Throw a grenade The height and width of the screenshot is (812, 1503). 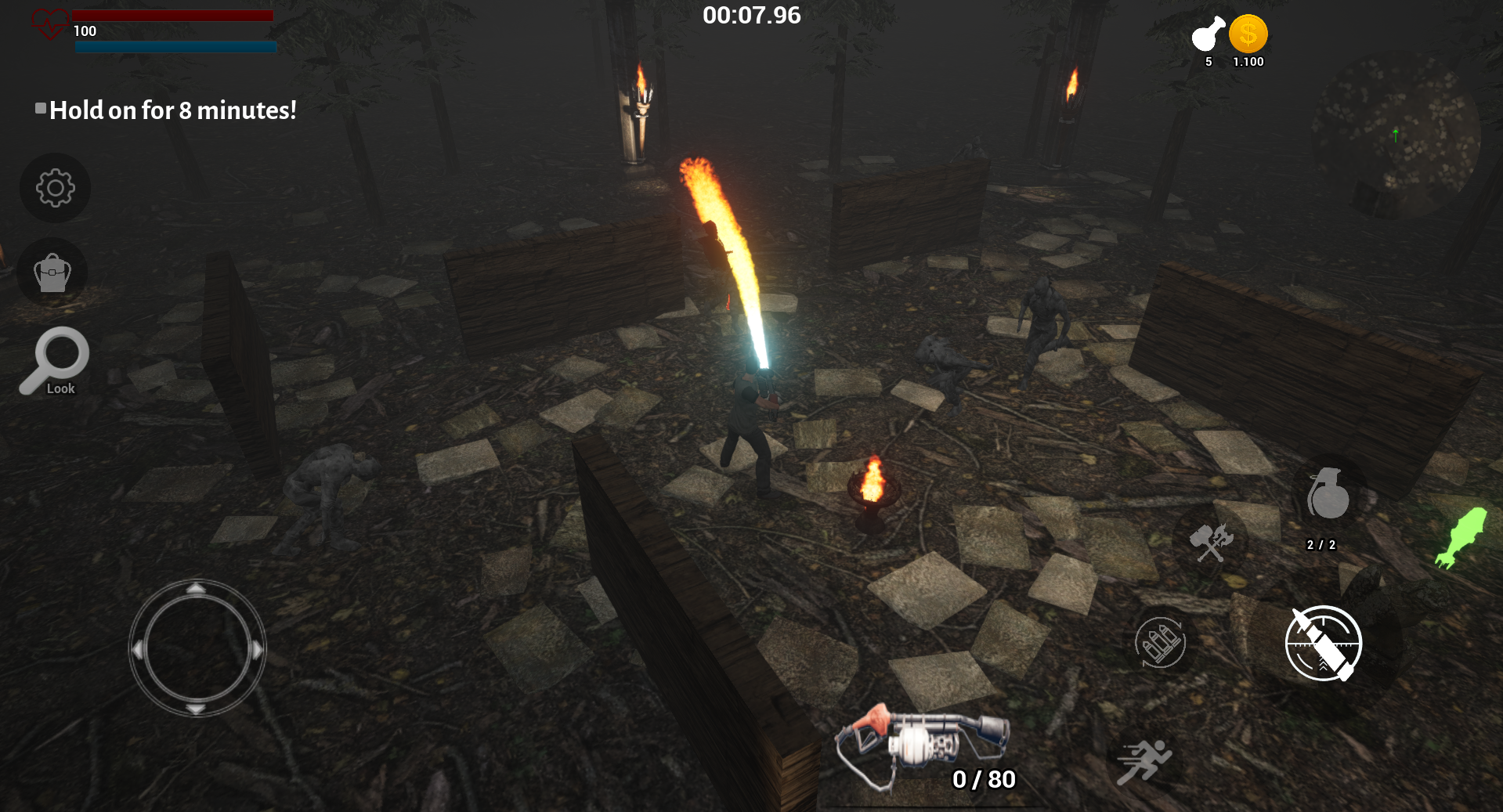coord(1328,496)
